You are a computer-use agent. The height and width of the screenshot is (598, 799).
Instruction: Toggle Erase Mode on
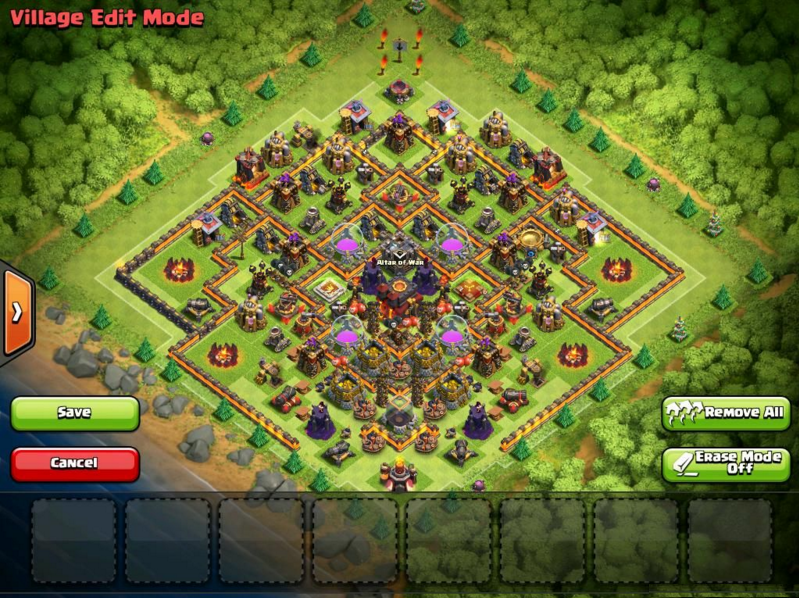[725, 463]
